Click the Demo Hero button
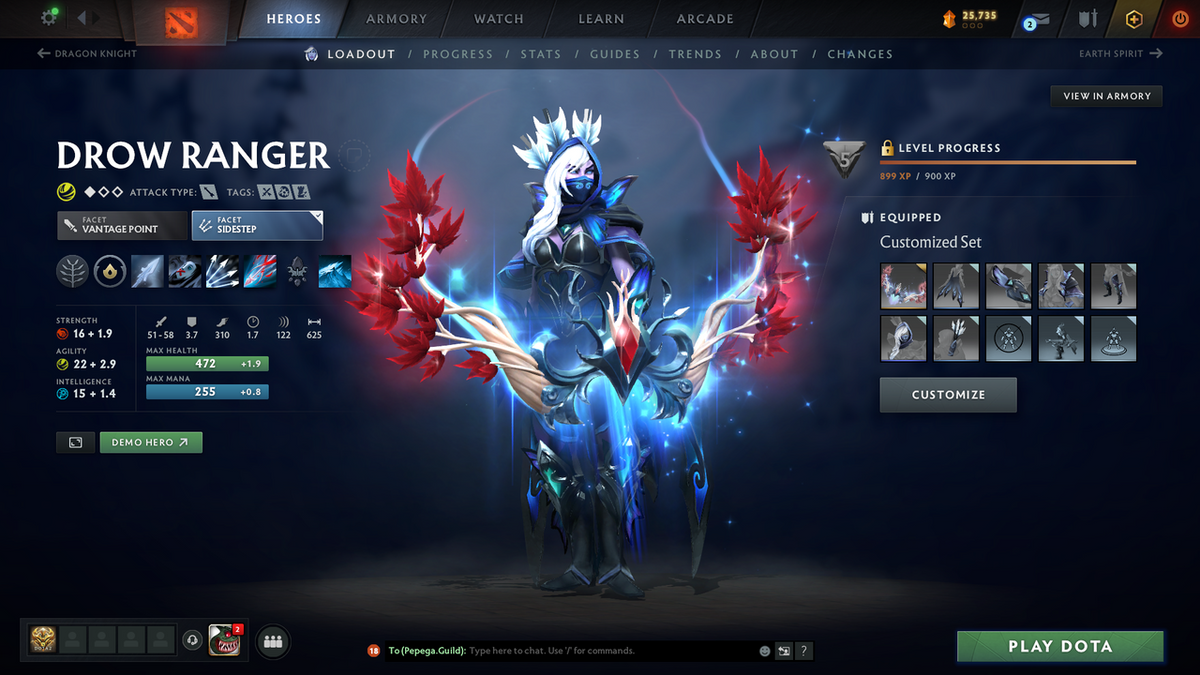1200x675 pixels. click(x=151, y=442)
